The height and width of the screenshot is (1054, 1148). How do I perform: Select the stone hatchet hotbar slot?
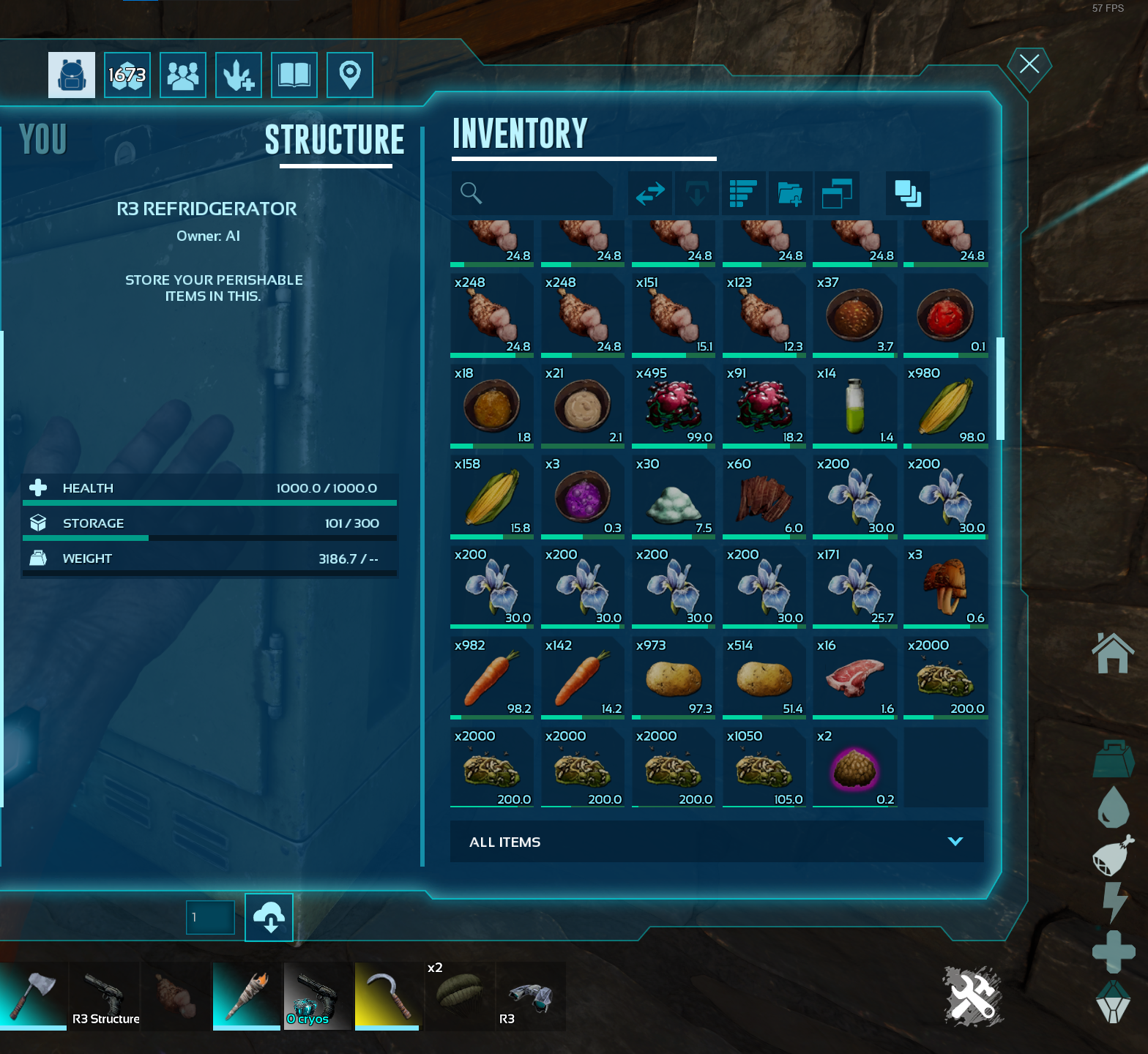pyautogui.click(x=33, y=995)
